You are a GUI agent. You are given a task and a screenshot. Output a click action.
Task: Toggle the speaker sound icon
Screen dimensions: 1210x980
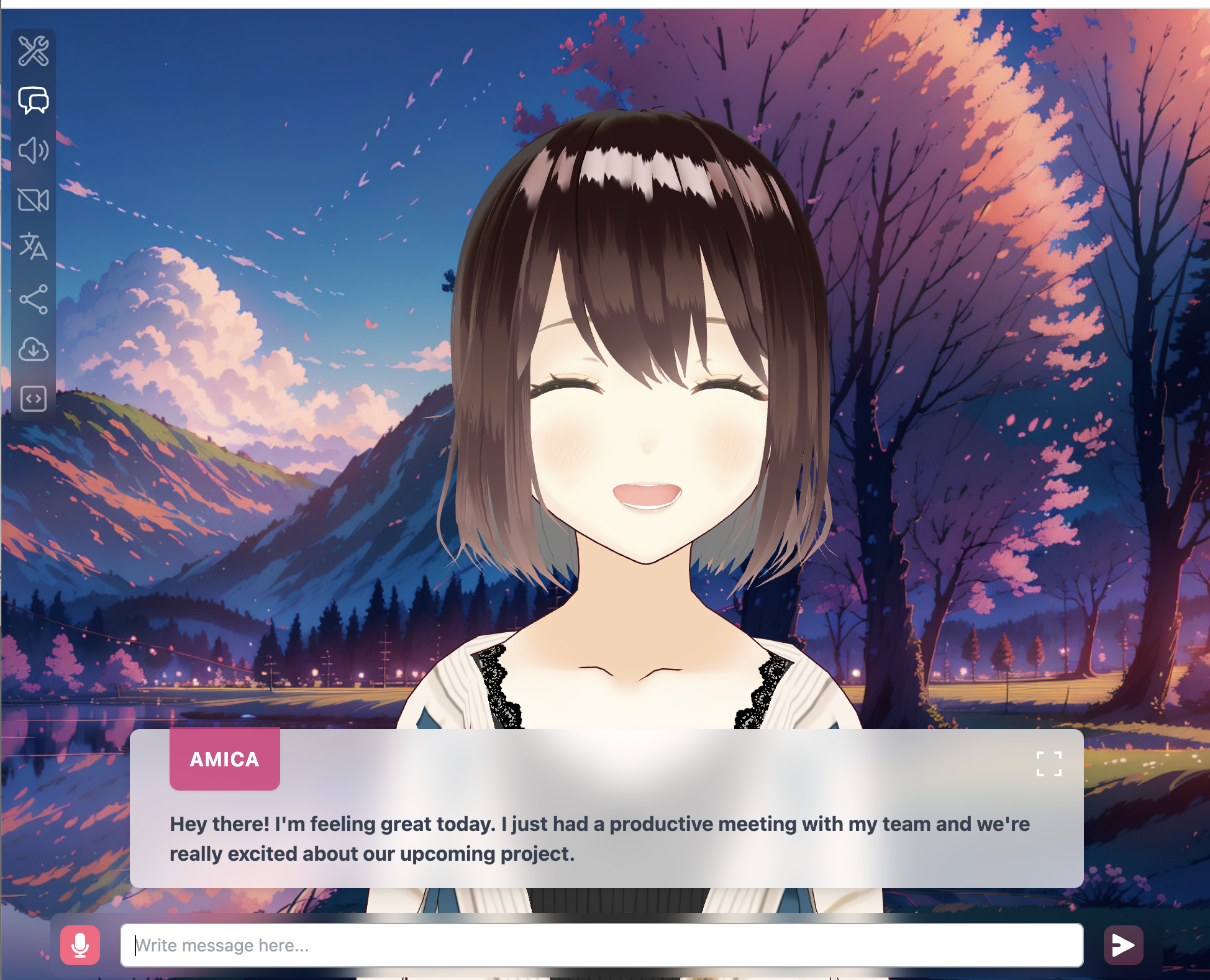tap(34, 150)
